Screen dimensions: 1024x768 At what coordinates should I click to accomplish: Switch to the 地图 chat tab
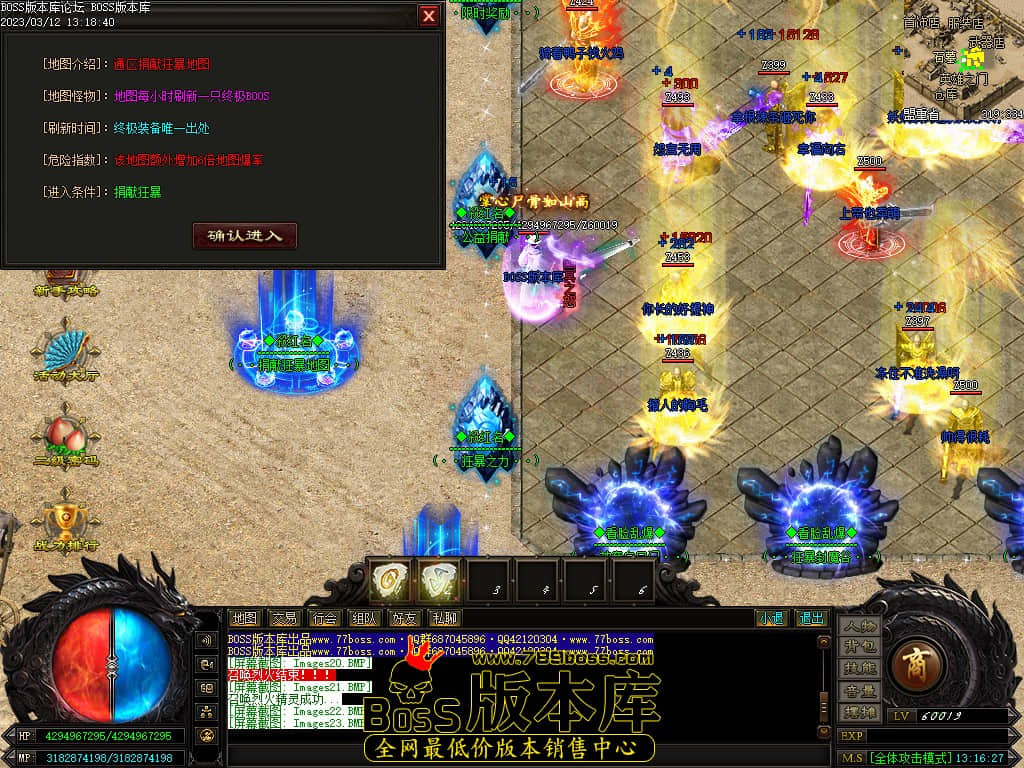[x=244, y=619]
